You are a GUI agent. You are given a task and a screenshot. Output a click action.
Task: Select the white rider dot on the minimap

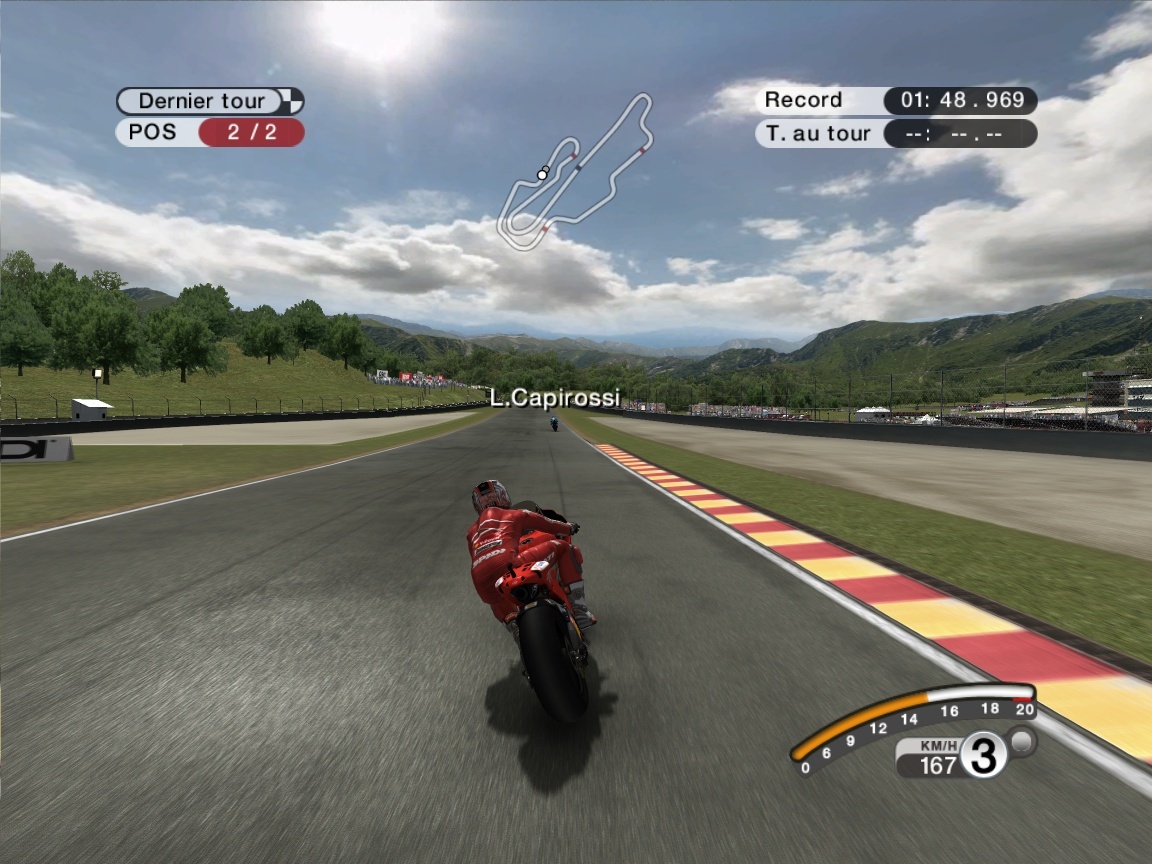click(x=542, y=174)
